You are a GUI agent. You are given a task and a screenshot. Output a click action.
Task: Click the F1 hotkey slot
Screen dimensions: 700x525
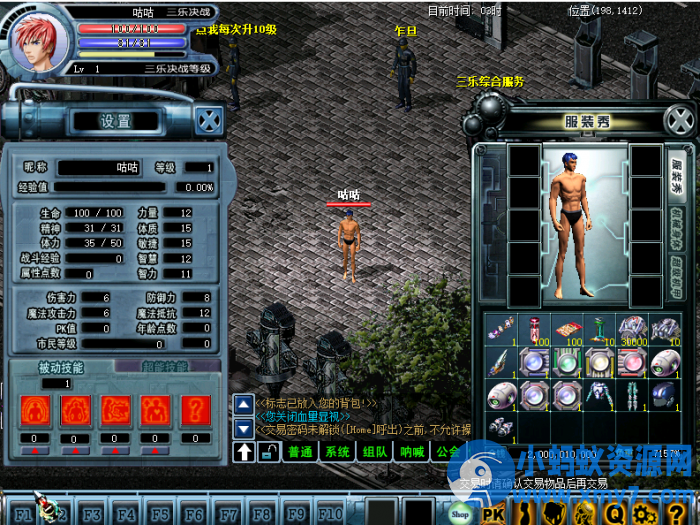pyautogui.click(x=22, y=513)
